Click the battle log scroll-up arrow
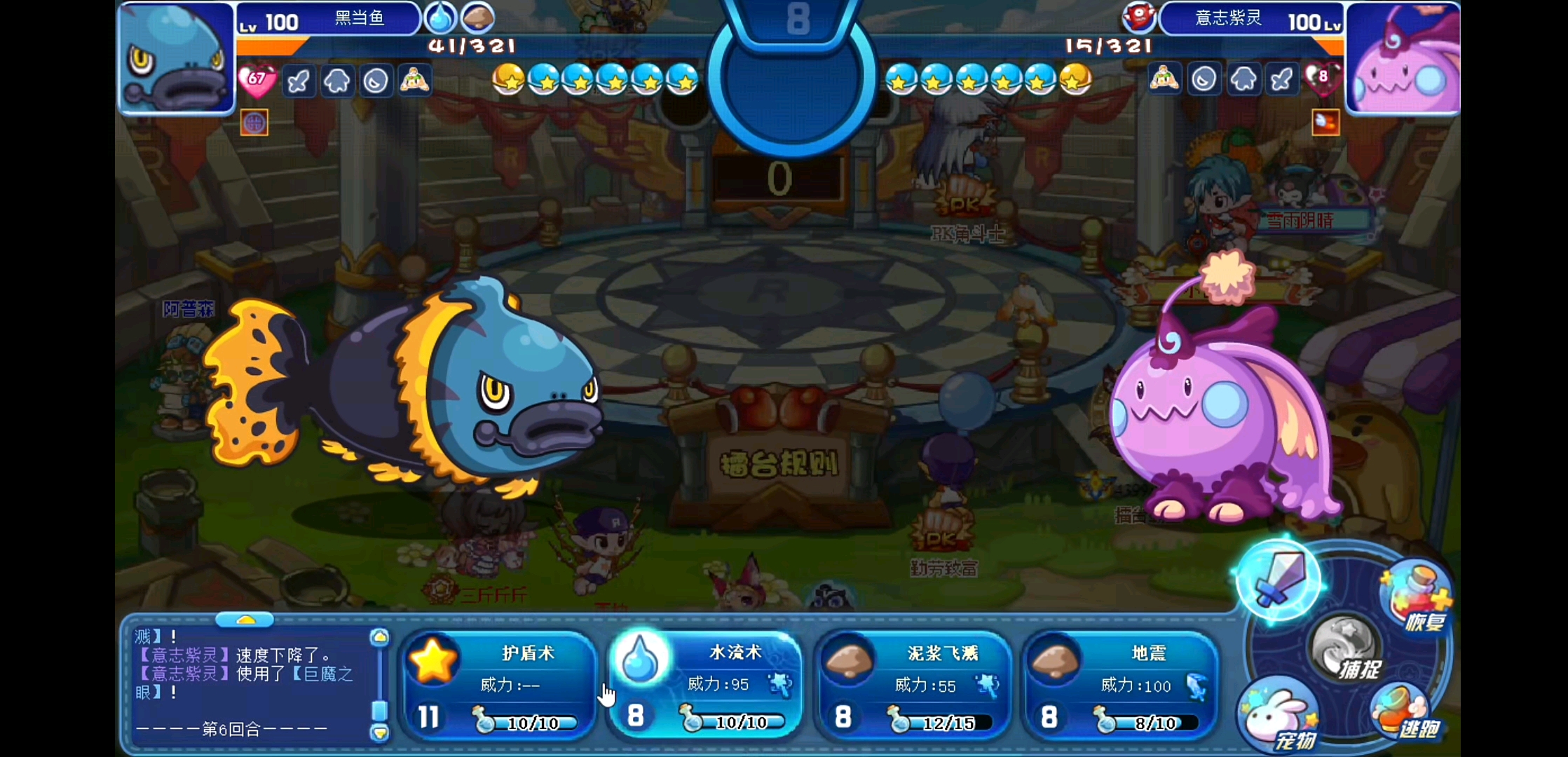Viewport: 1568px width, 757px height. pyautogui.click(x=379, y=637)
